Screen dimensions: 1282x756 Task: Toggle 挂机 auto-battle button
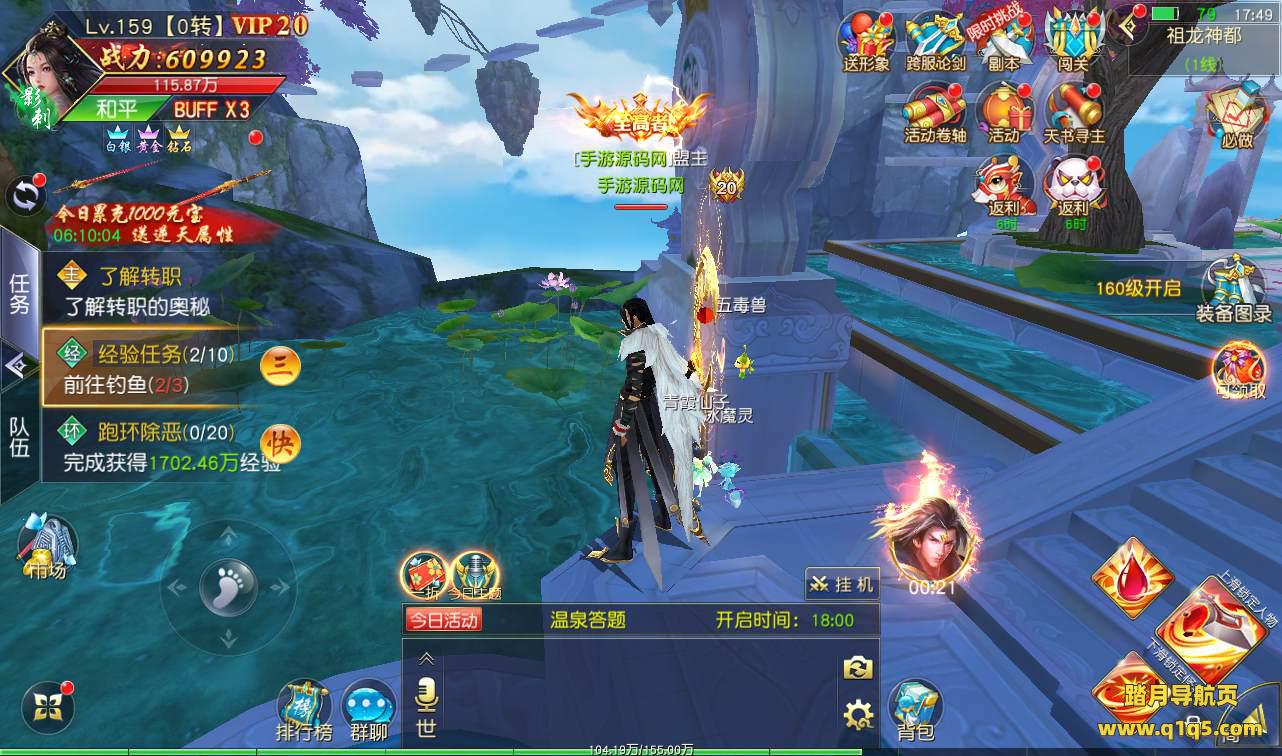(x=842, y=584)
